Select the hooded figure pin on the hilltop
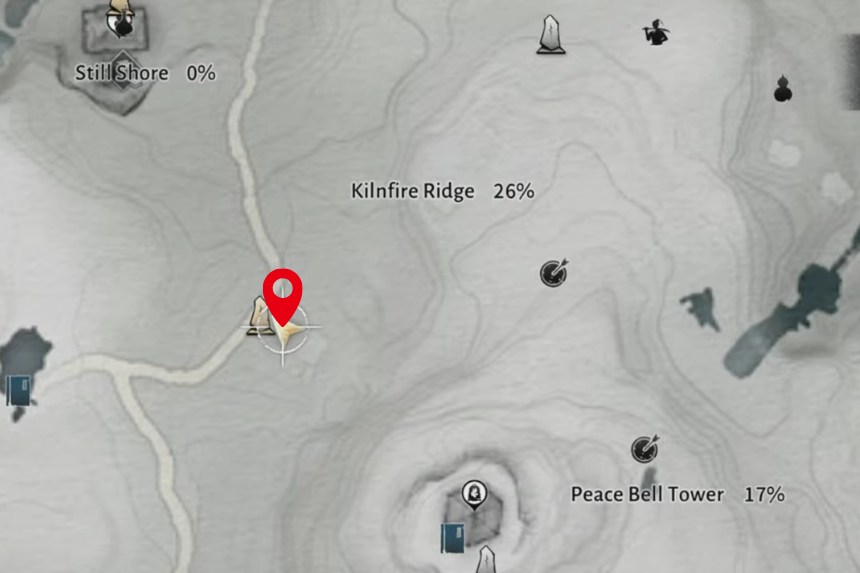This screenshot has height=573, width=860. point(474,493)
